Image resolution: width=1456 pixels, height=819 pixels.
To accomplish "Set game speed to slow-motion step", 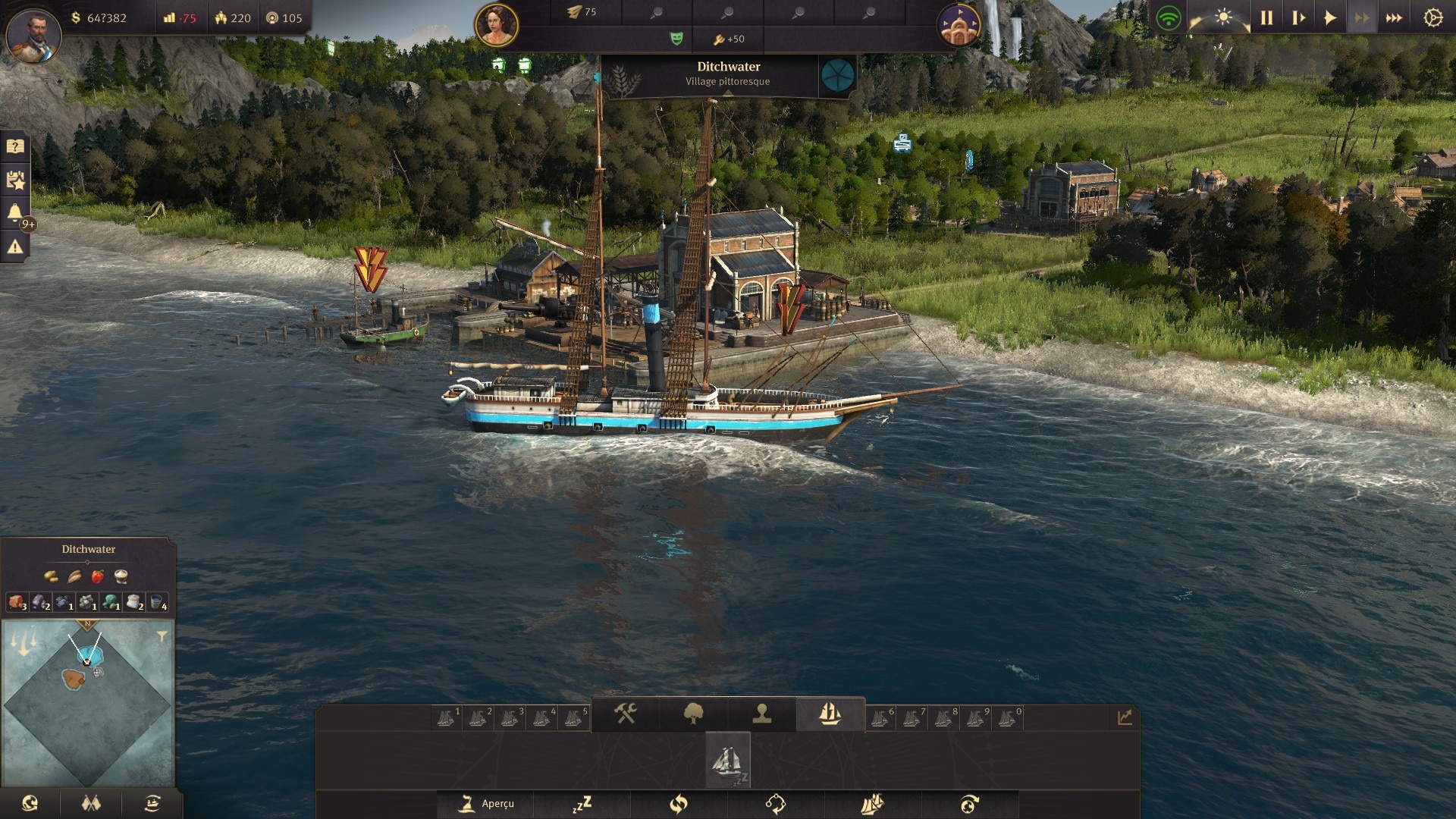I will tap(1298, 18).
